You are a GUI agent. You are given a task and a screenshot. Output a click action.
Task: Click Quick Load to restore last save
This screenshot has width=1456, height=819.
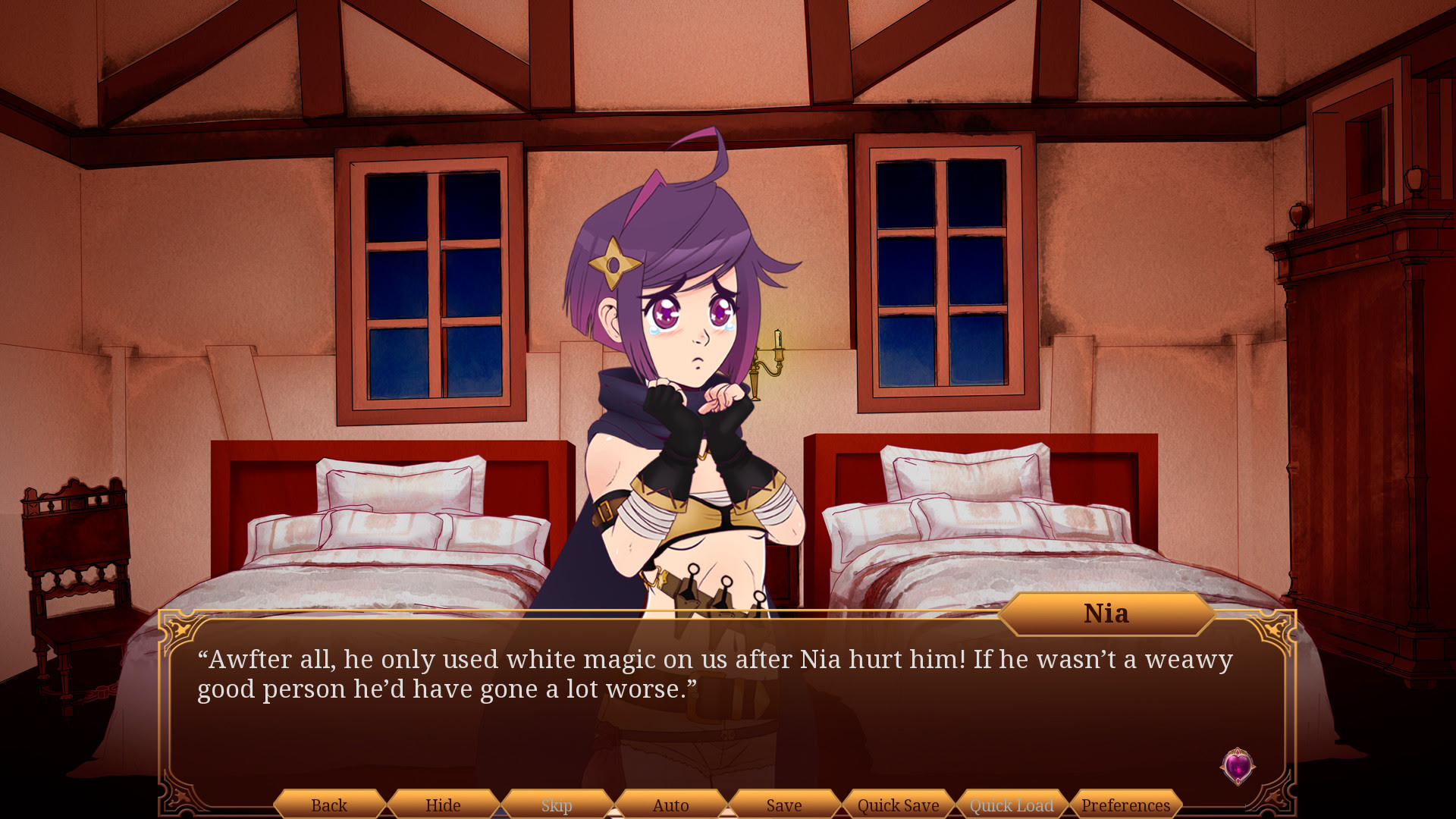point(1010,805)
